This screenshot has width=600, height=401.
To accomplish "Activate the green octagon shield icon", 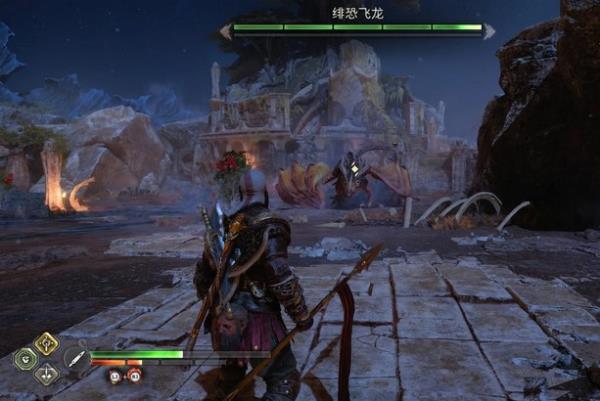I will (x=25, y=359).
